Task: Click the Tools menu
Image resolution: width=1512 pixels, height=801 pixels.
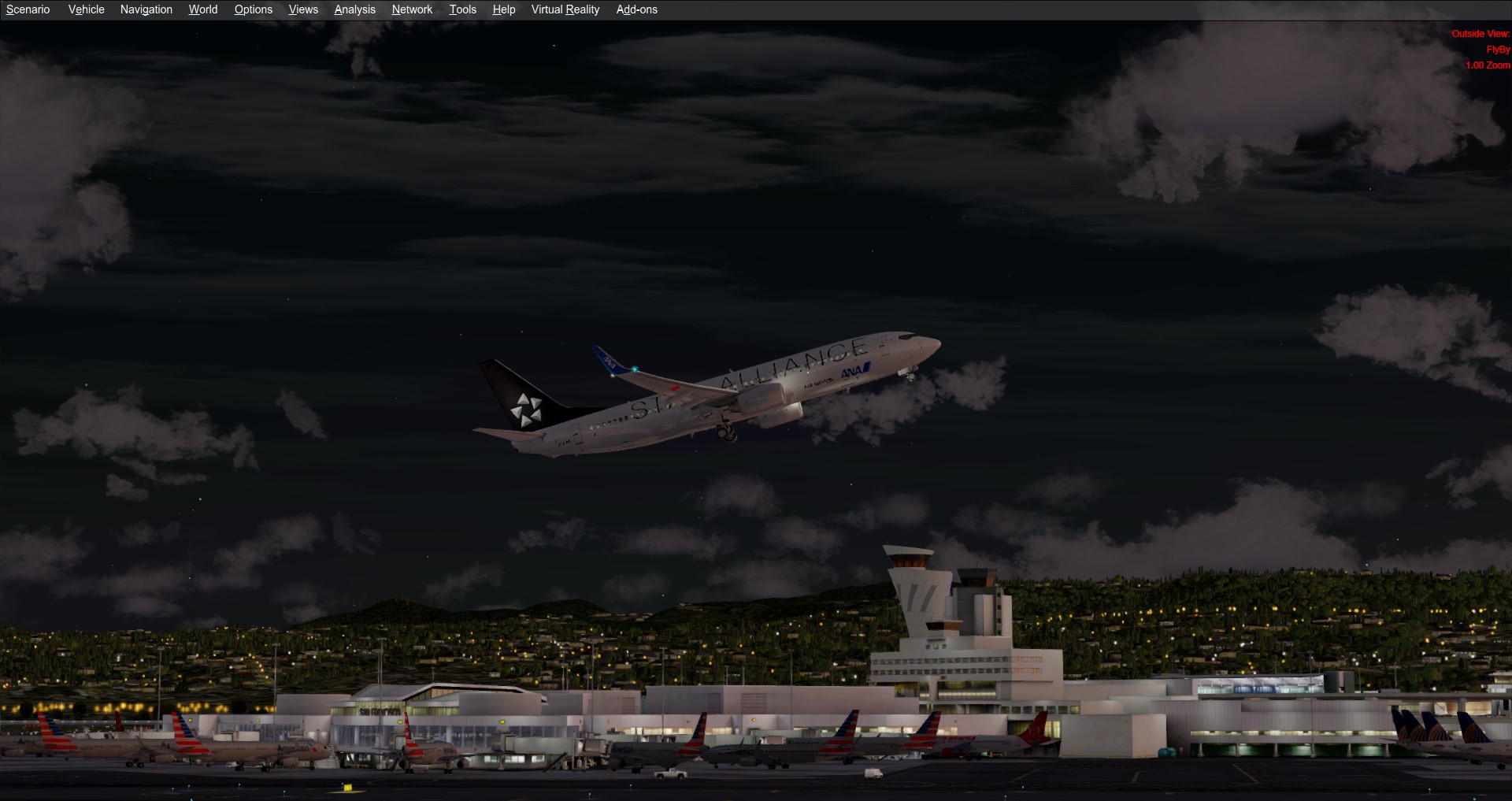Action: pos(462,9)
